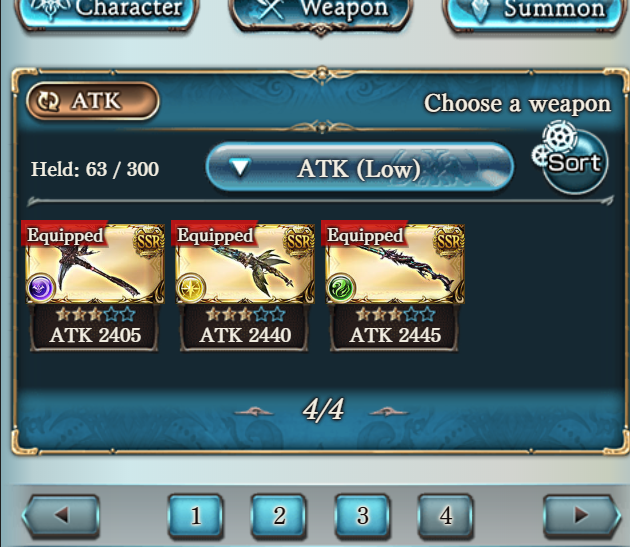Click the previous page arrow
The image size is (630, 547).
coord(61,517)
